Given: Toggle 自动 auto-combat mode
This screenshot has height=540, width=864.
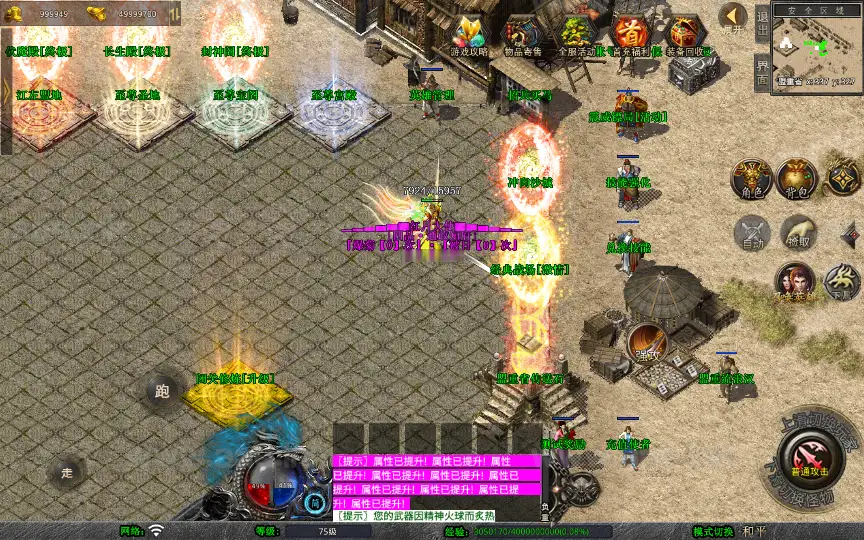Looking at the screenshot, I should tap(751, 233).
